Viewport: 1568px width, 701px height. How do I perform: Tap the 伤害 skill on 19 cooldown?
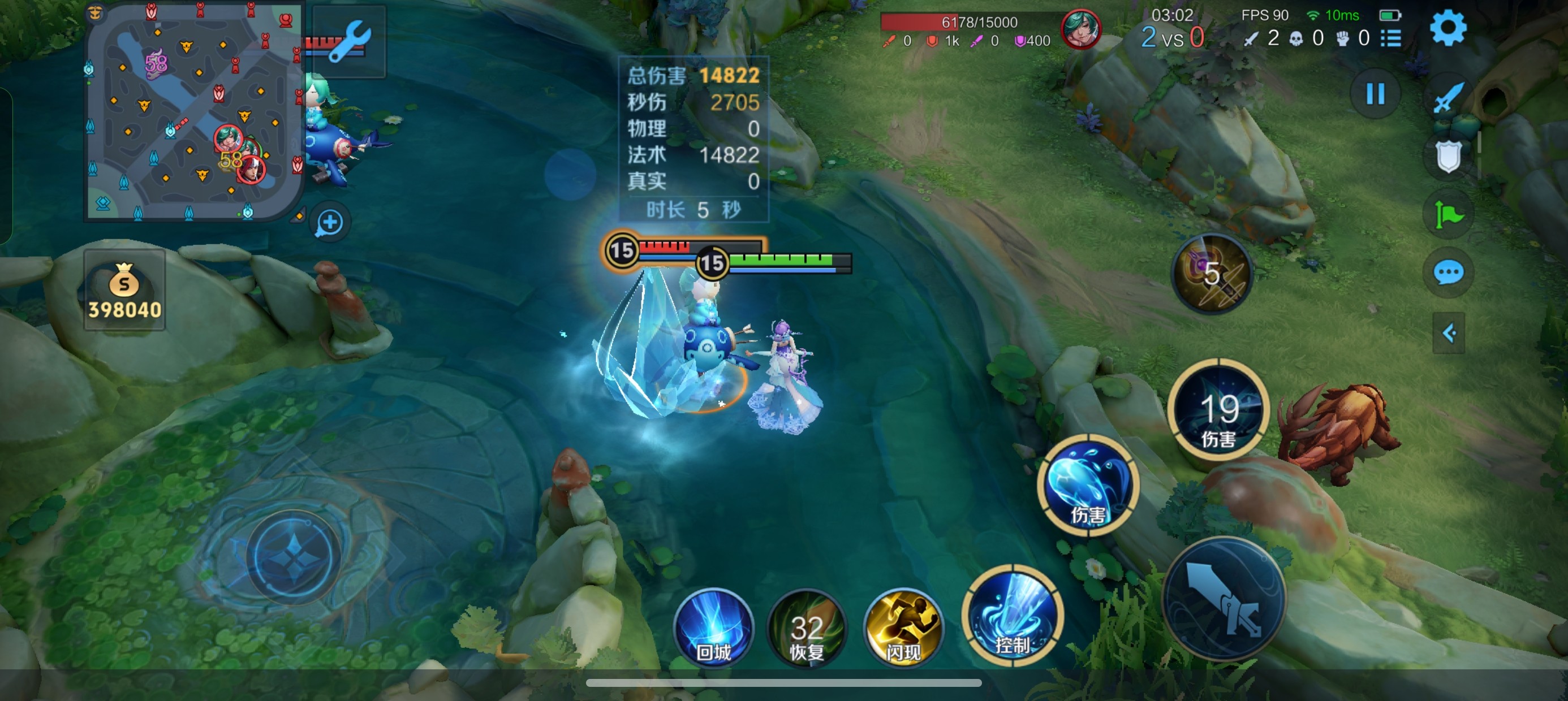point(1218,409)
